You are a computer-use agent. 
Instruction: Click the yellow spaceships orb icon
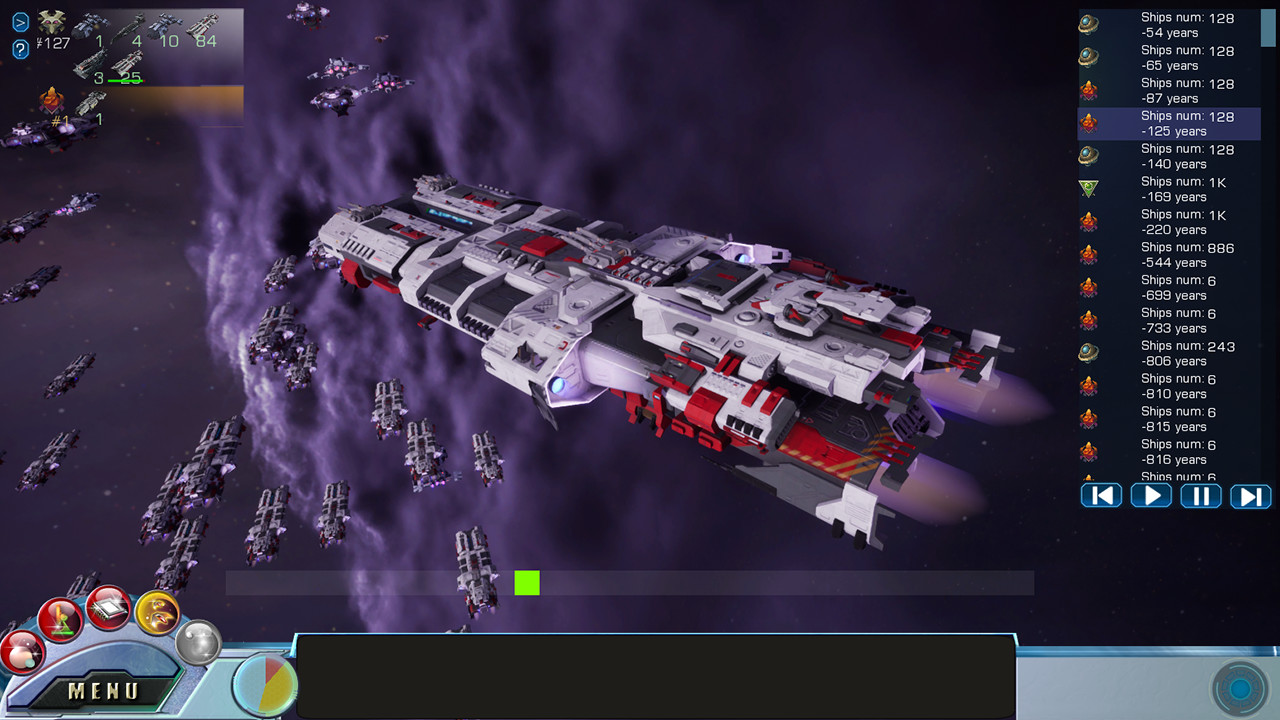[158, 614]
